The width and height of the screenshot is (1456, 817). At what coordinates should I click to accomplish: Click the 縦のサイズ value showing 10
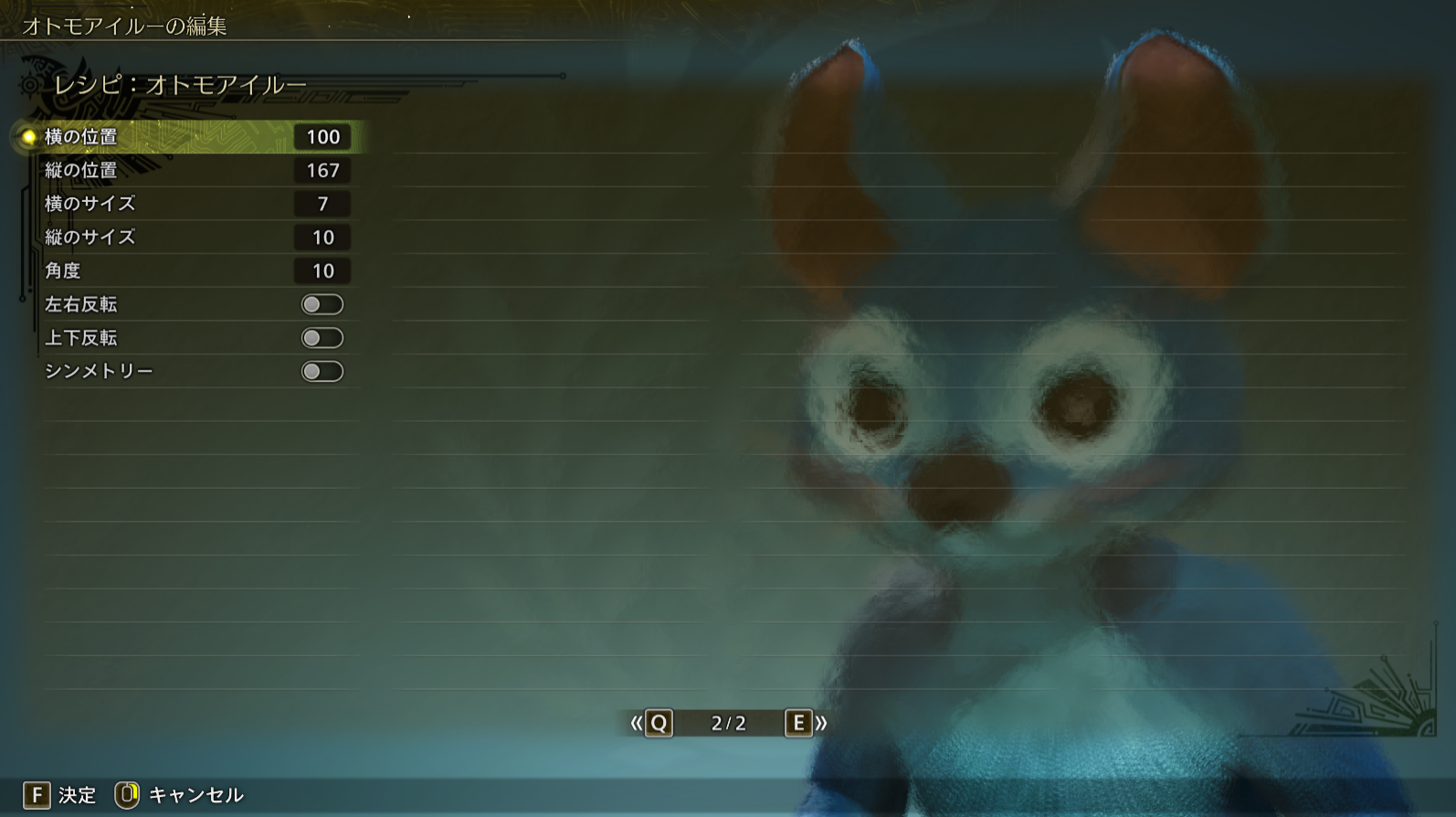[x=322, y=237]
